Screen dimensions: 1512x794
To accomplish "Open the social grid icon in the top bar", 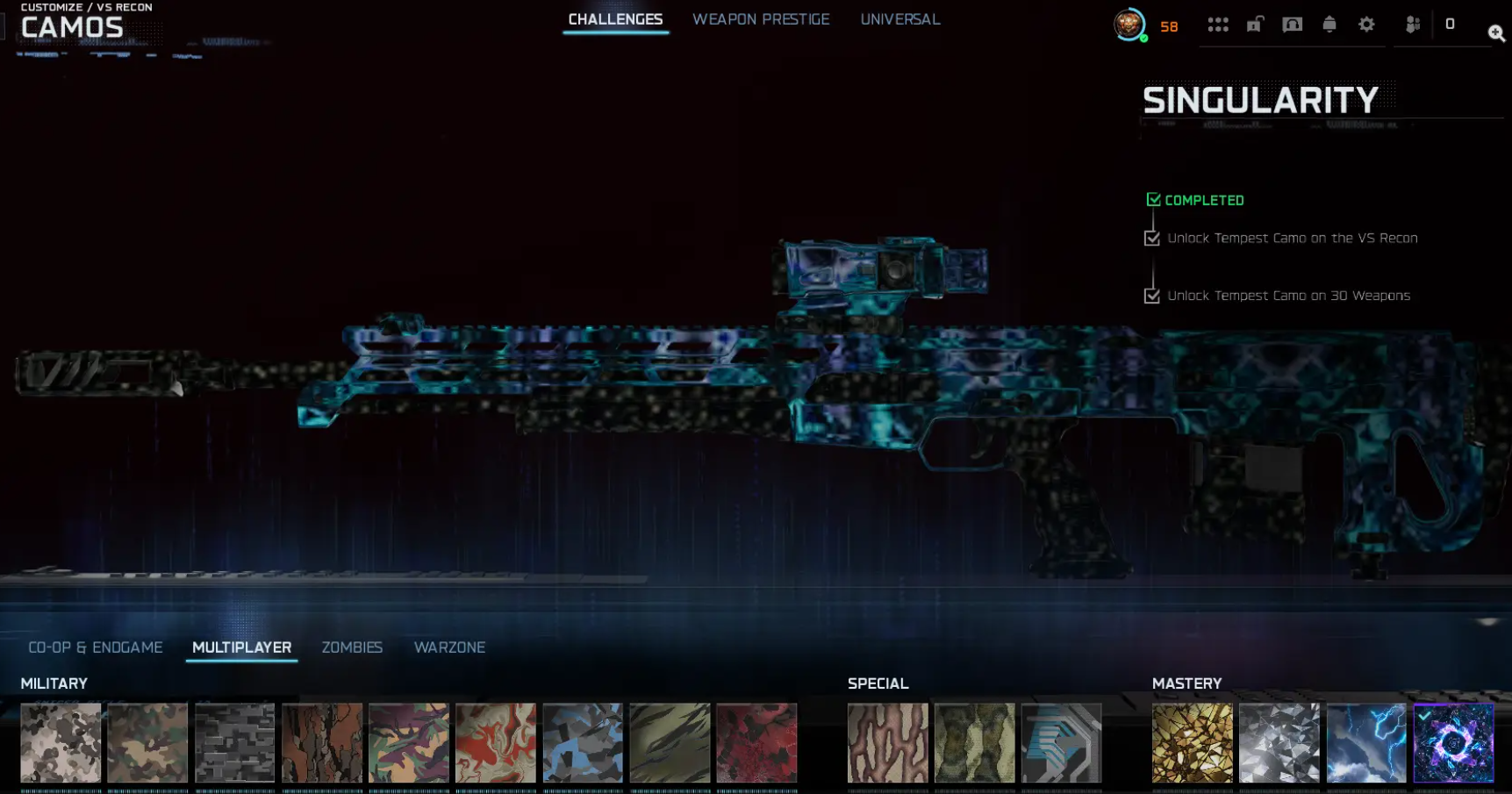I will tap(1219, 25).
